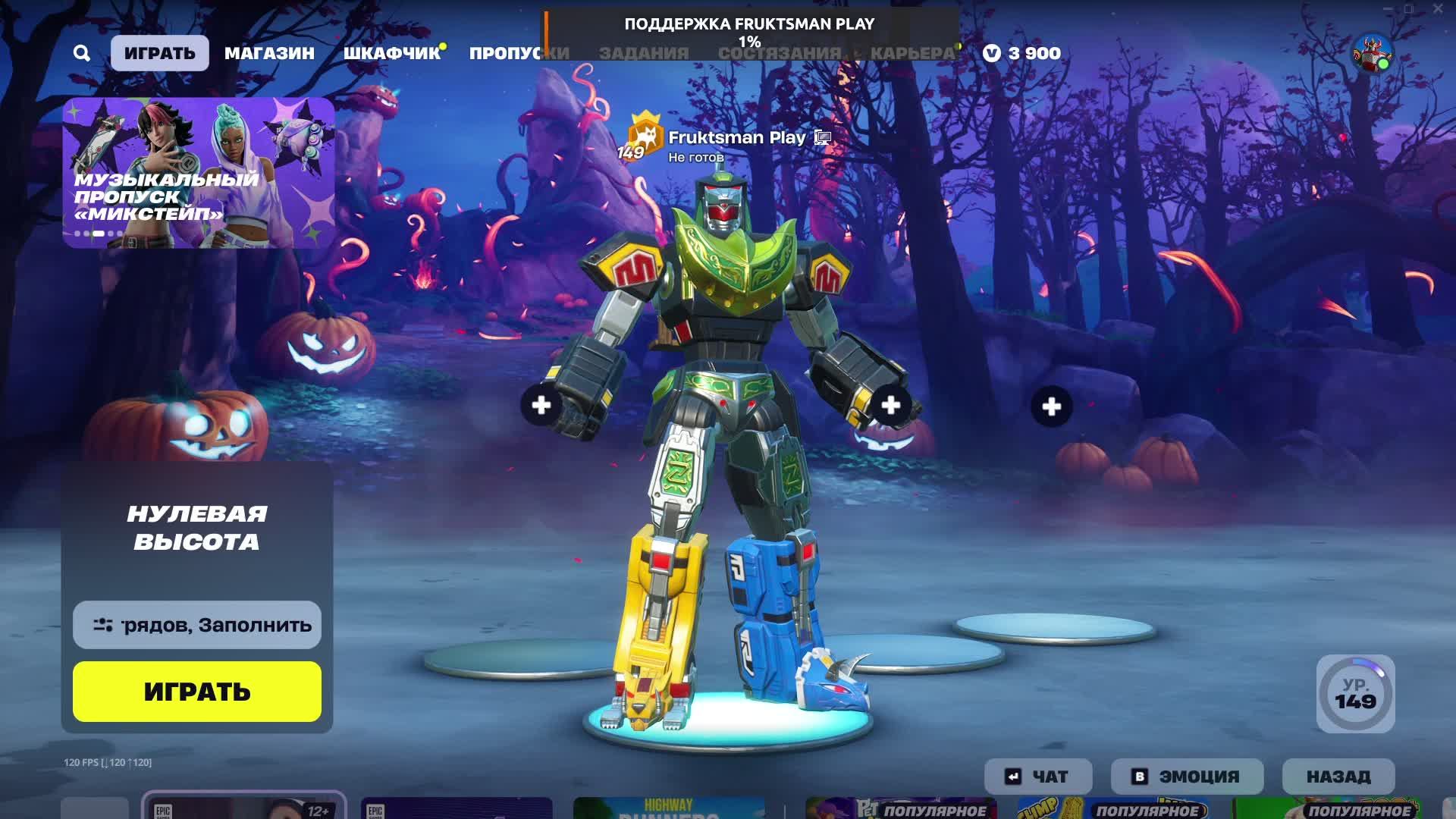
Task: Select the ЭМОЦИЯ button
Action: pyautogui.click(x=1187, y=777)
